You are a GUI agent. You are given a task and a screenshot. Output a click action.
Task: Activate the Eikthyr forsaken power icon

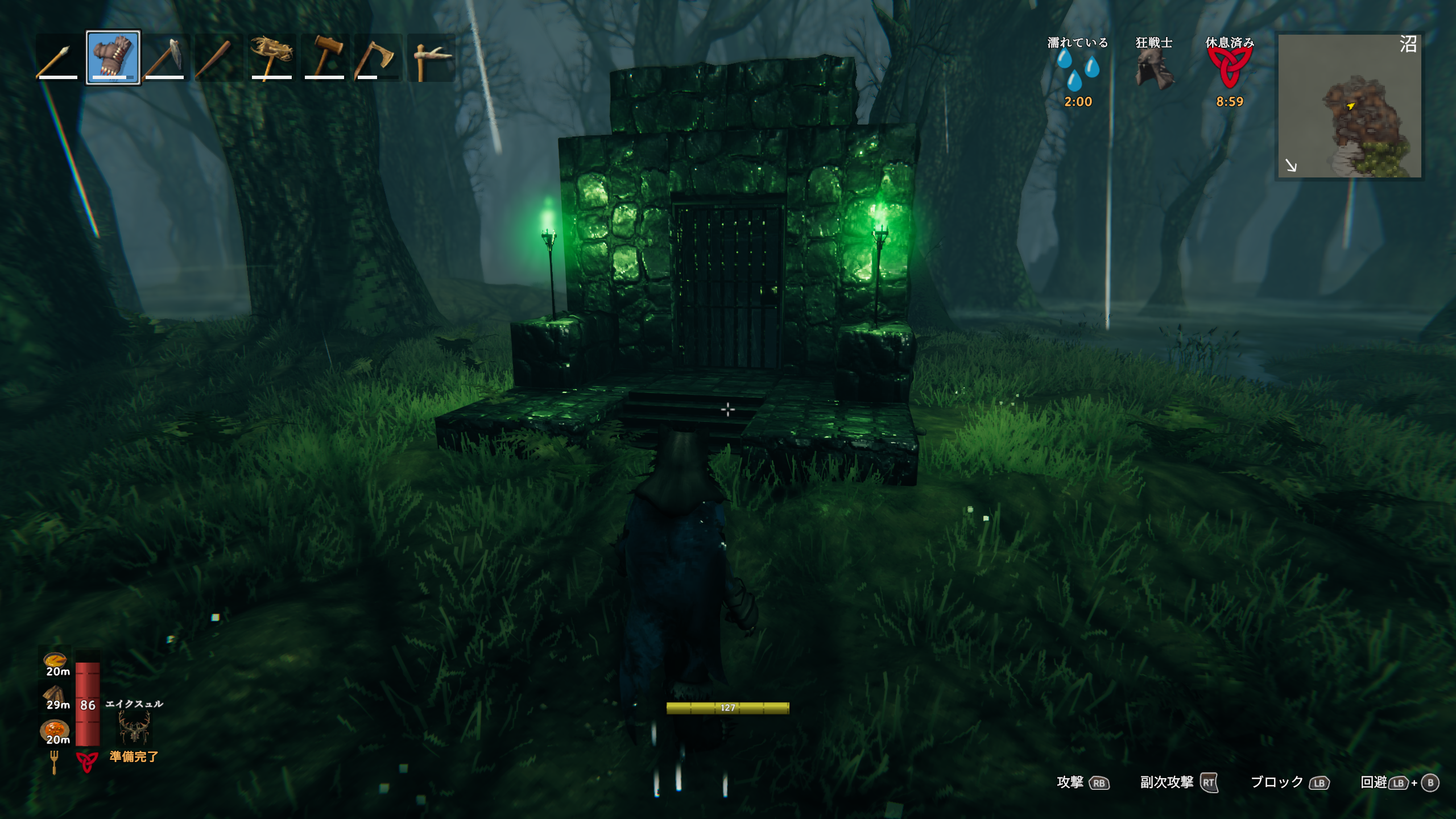point(134,728)
